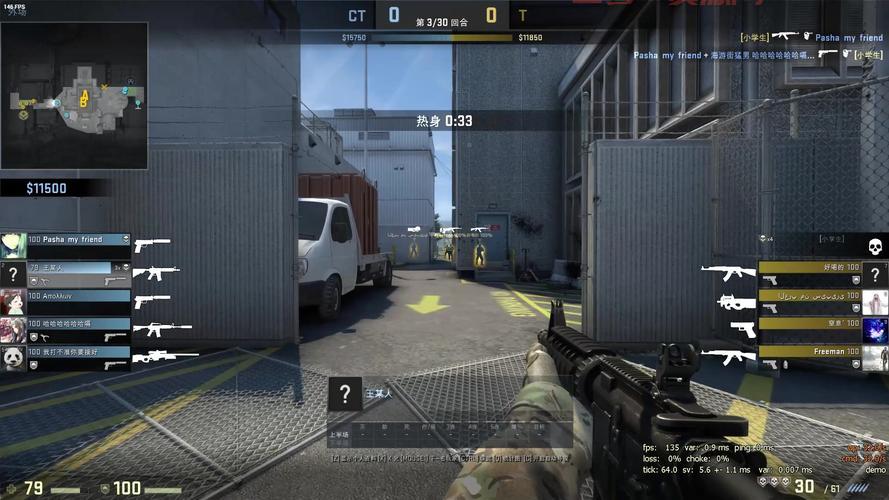Click the question-mark avatar in spectator panel

pyautogui.click(x=344, y=394)
